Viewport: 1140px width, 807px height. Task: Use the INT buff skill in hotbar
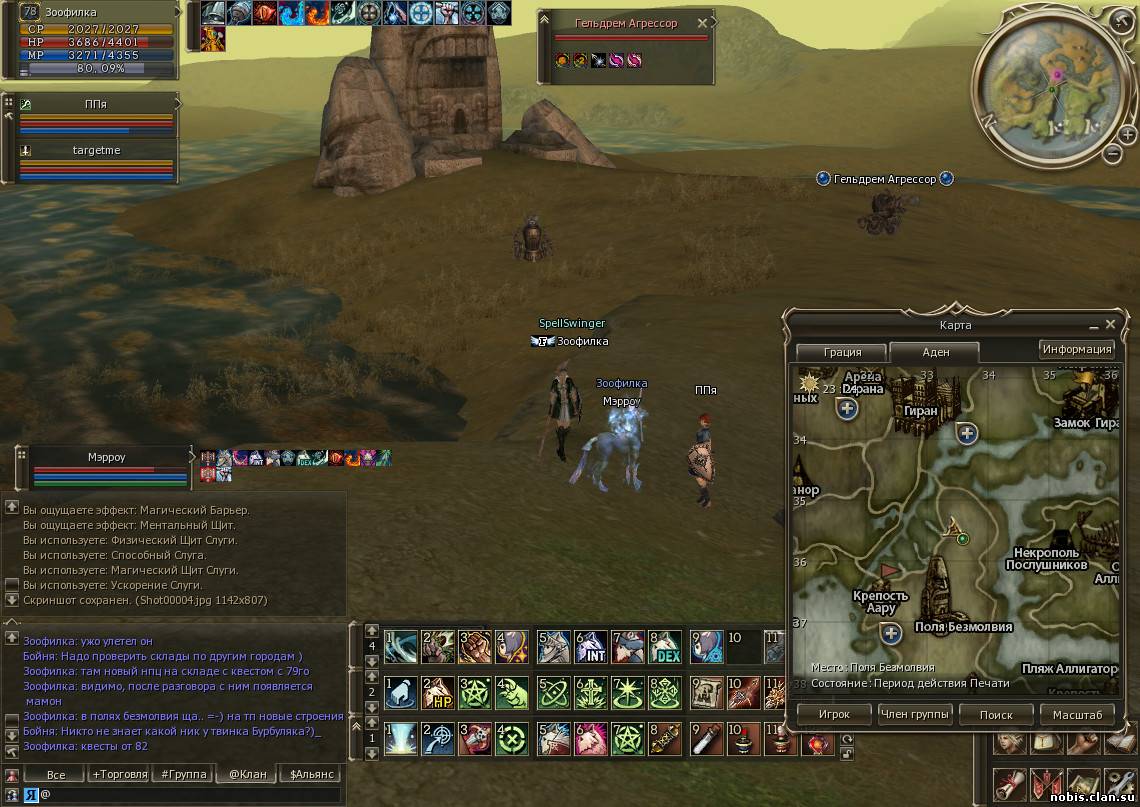tap(591, 648)
